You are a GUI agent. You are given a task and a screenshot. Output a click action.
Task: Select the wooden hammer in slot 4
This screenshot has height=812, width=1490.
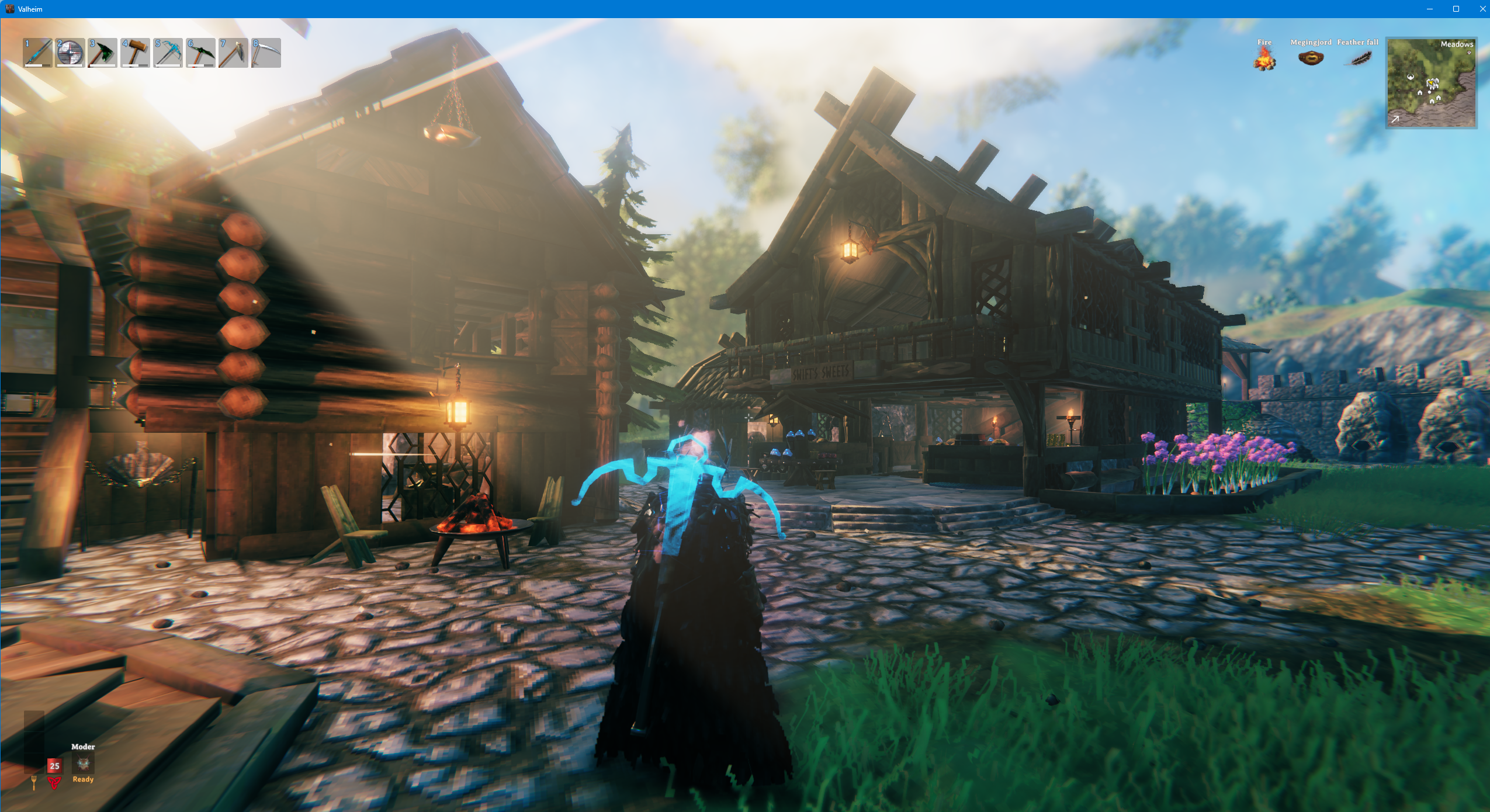coord(135,53)
